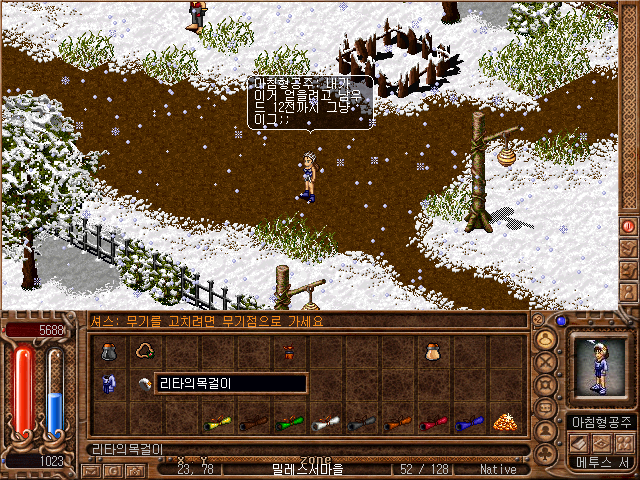Click Rita's necklace item slot

point(144,385)
